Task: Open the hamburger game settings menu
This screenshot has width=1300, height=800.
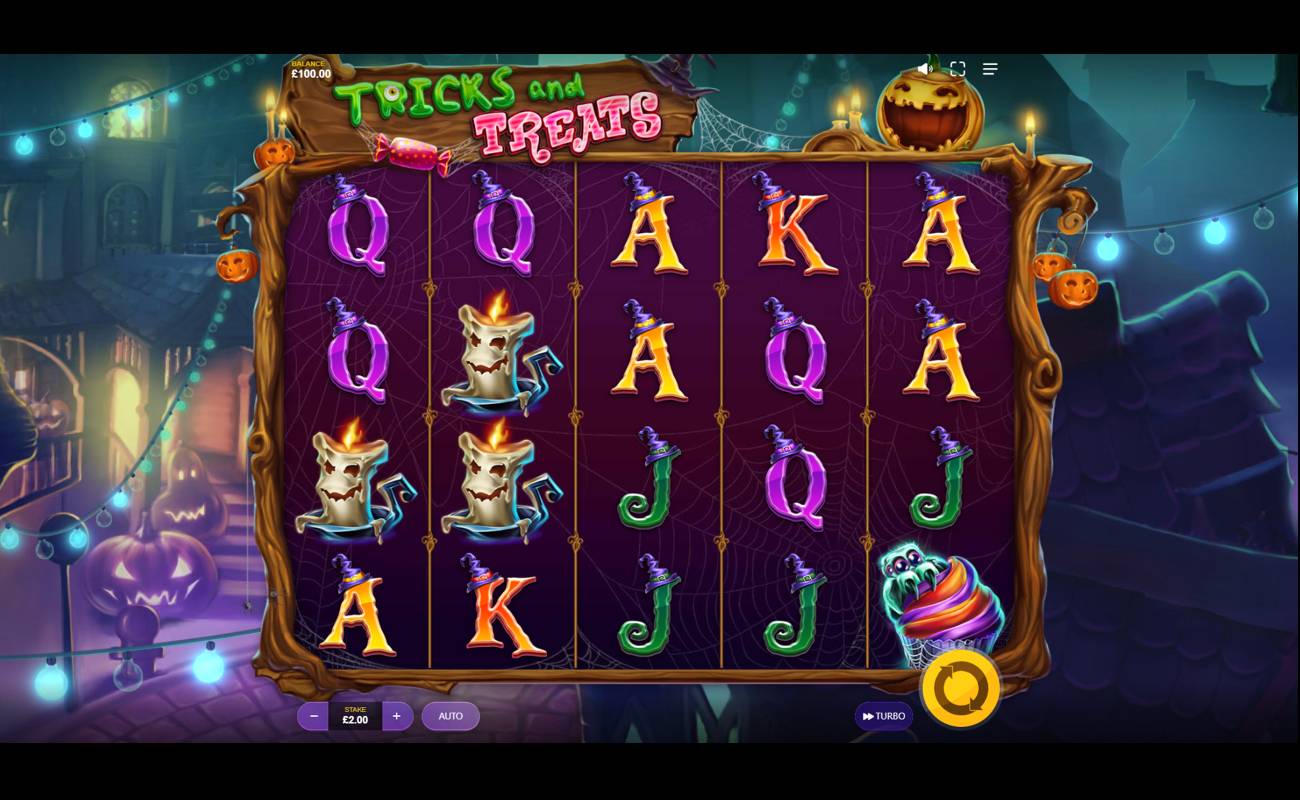Action: point(990,68)
